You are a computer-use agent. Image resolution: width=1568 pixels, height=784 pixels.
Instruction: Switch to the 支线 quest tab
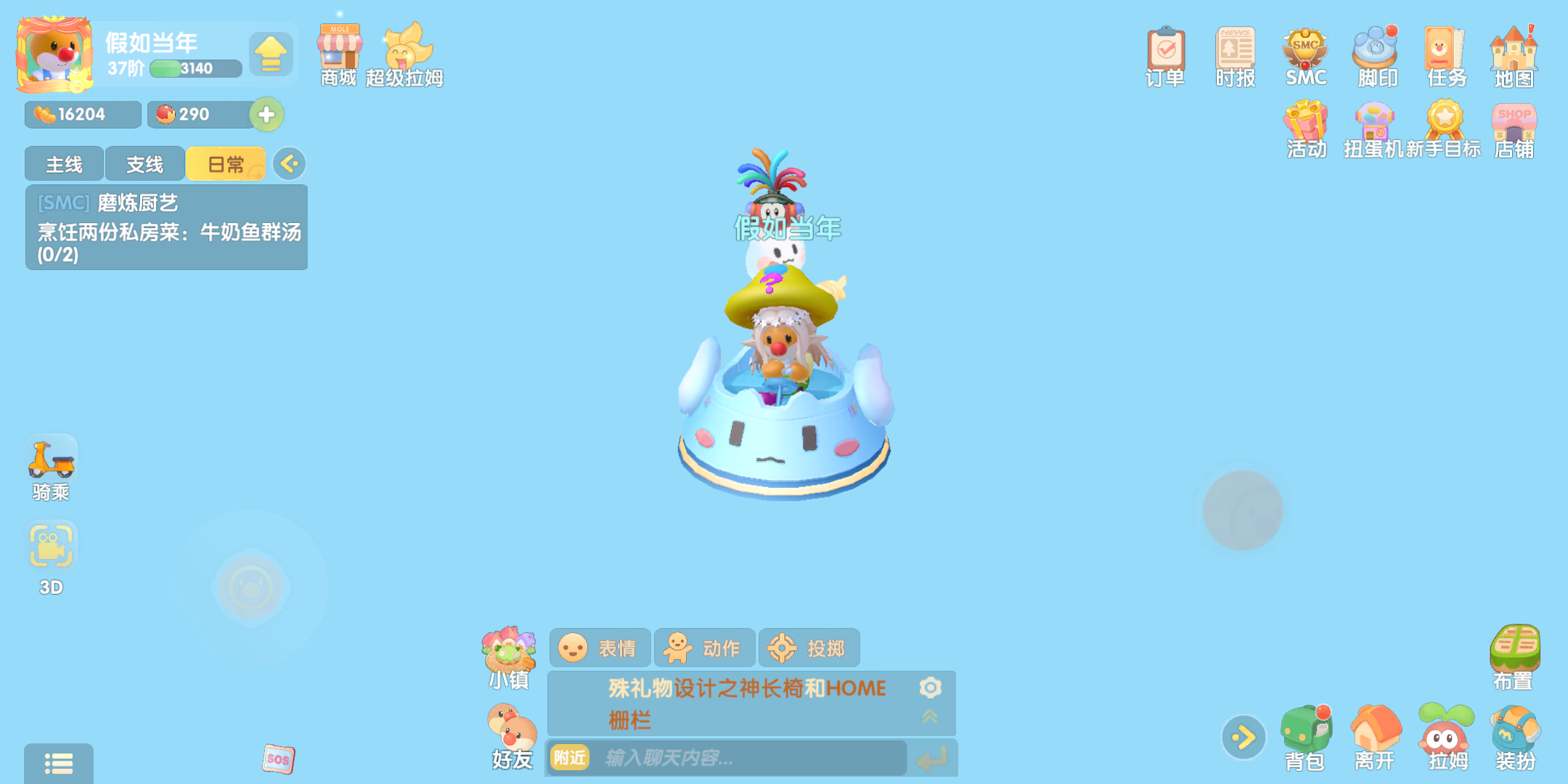144,164
